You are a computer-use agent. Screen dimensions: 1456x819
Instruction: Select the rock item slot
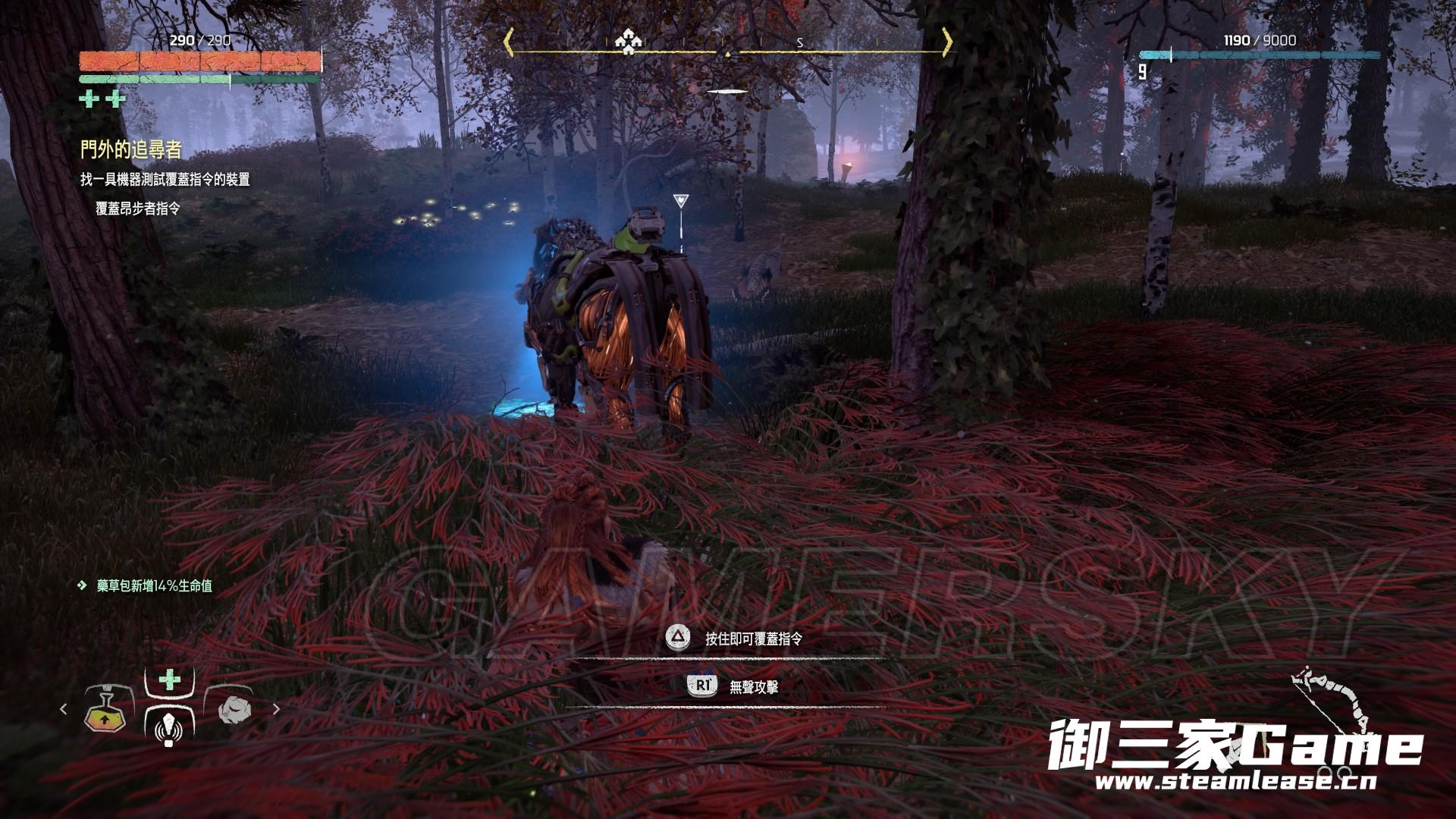click(234, 710)
